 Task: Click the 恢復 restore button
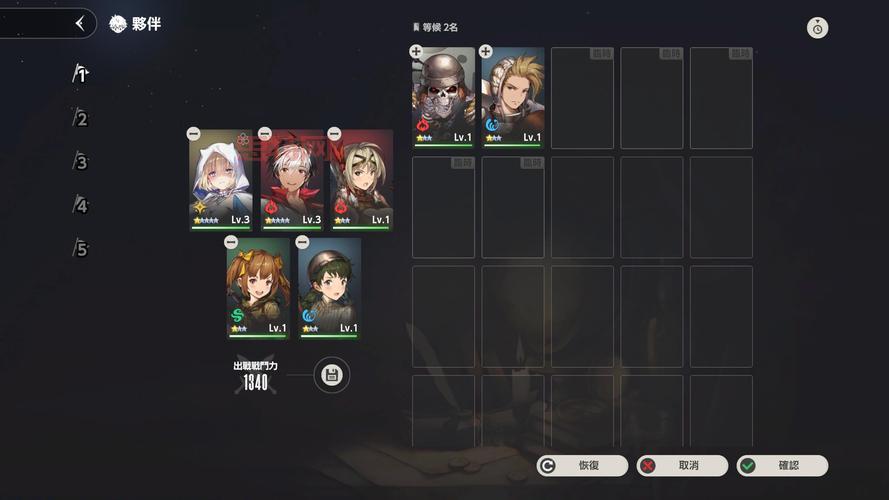[x=582, y=465]
